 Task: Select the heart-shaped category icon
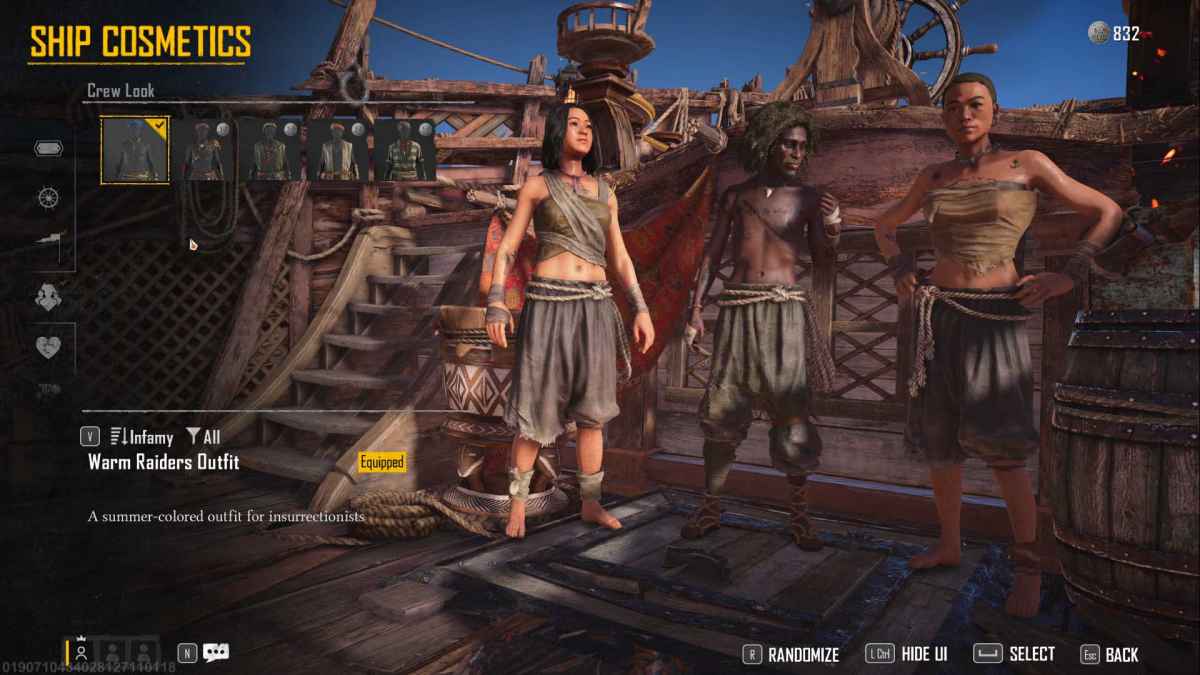pos(49,347)
